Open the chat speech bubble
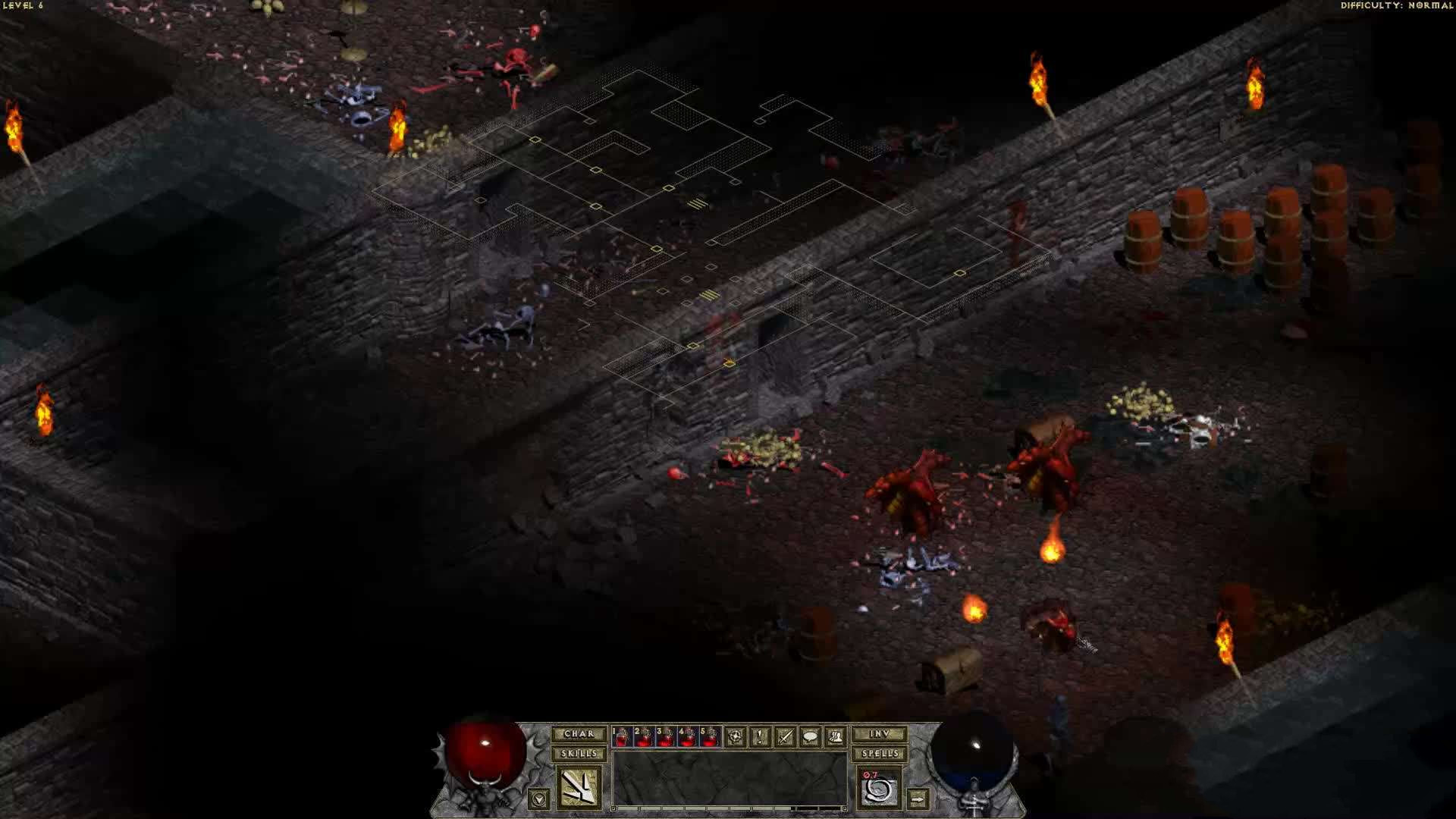Screen dimensions: 1456x819 point(810,736)
